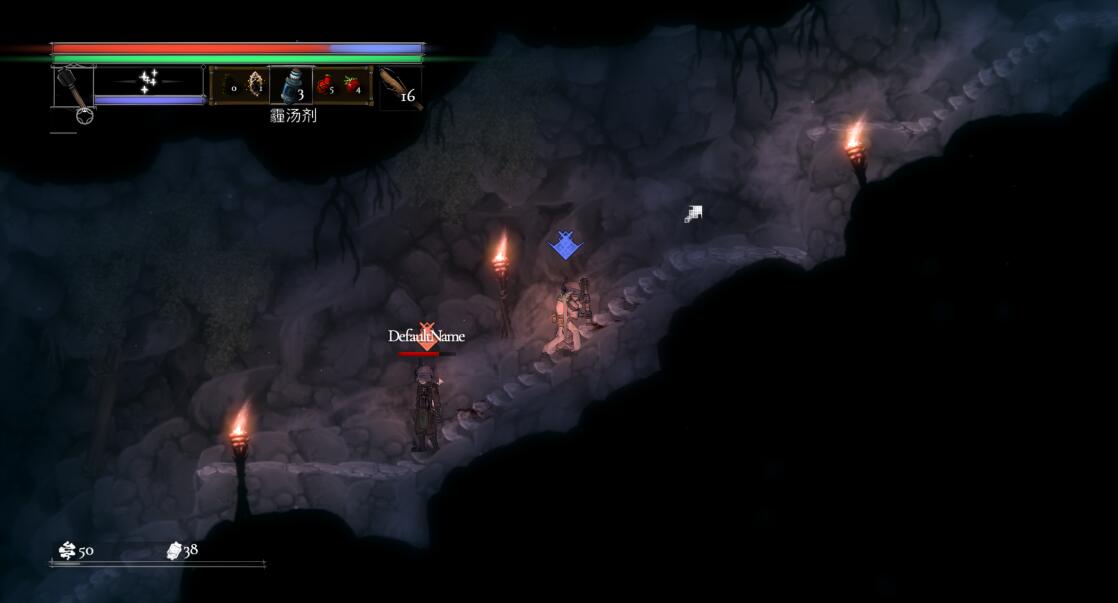
Task: Activate the white sparkles ability slot
Action: [x=150, y=81]
